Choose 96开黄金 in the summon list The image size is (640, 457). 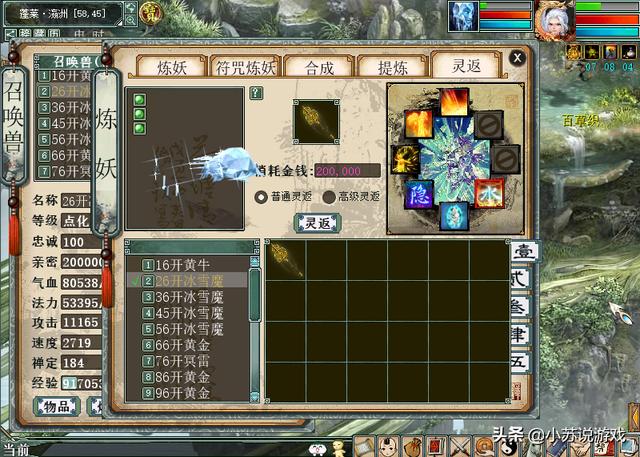pyautogui.click(x=189, y=393)
